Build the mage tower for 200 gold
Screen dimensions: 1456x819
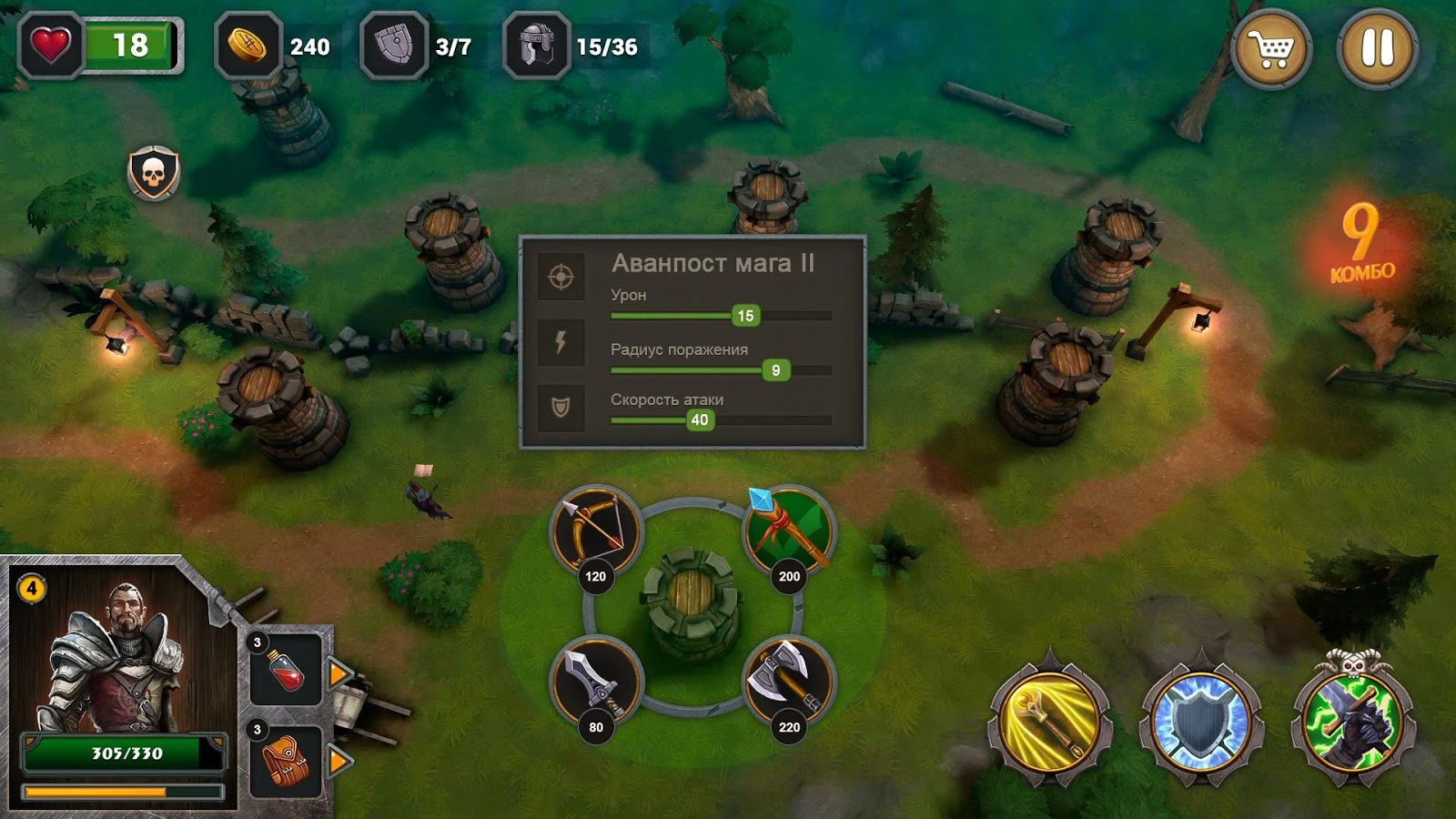coord(788,532)
